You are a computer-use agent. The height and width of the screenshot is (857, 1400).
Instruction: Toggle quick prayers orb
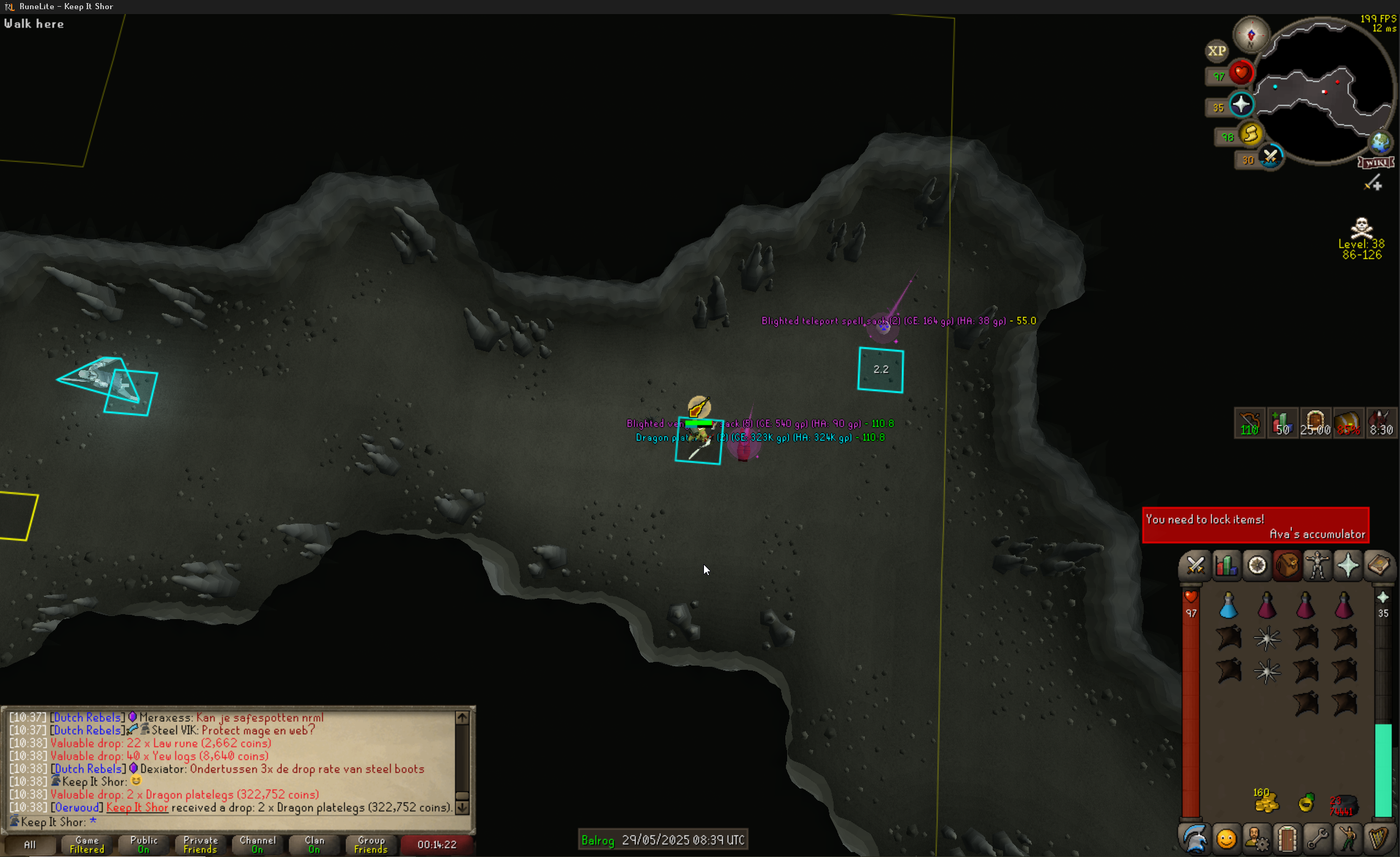pos(1241,105)
